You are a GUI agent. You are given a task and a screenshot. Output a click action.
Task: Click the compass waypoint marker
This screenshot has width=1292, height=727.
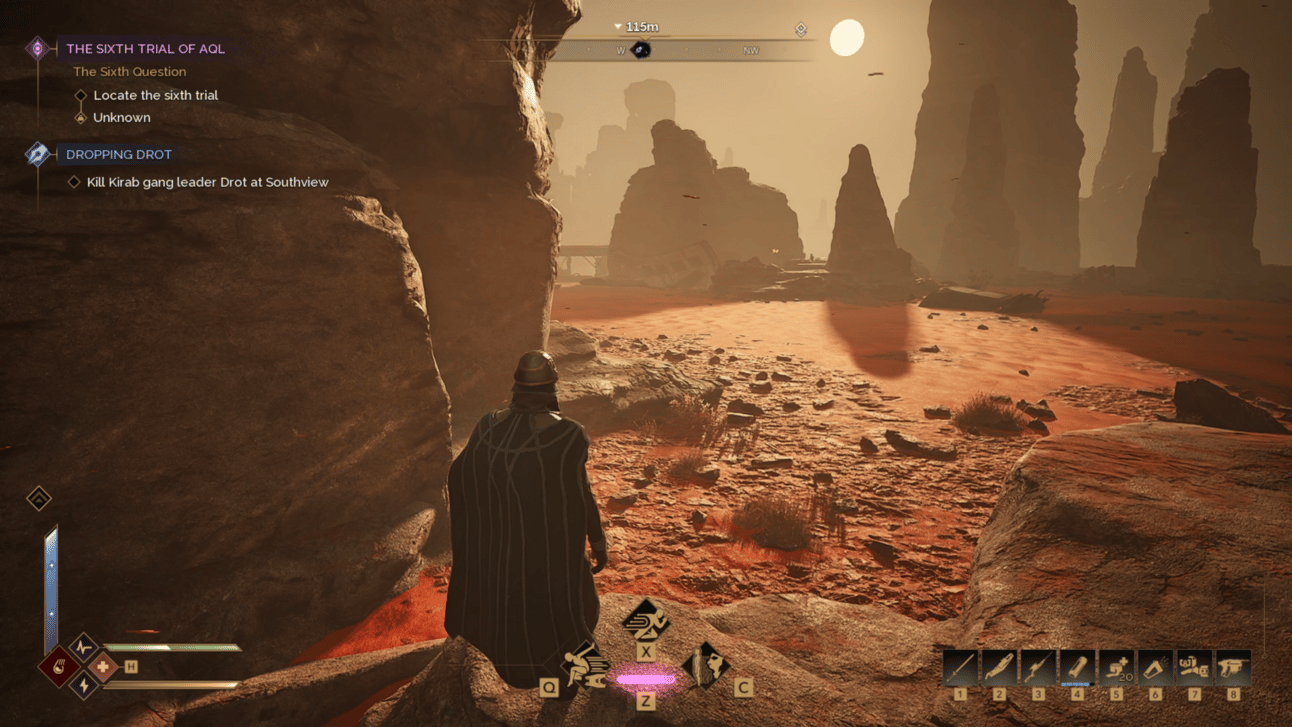(x=641, y=50)
